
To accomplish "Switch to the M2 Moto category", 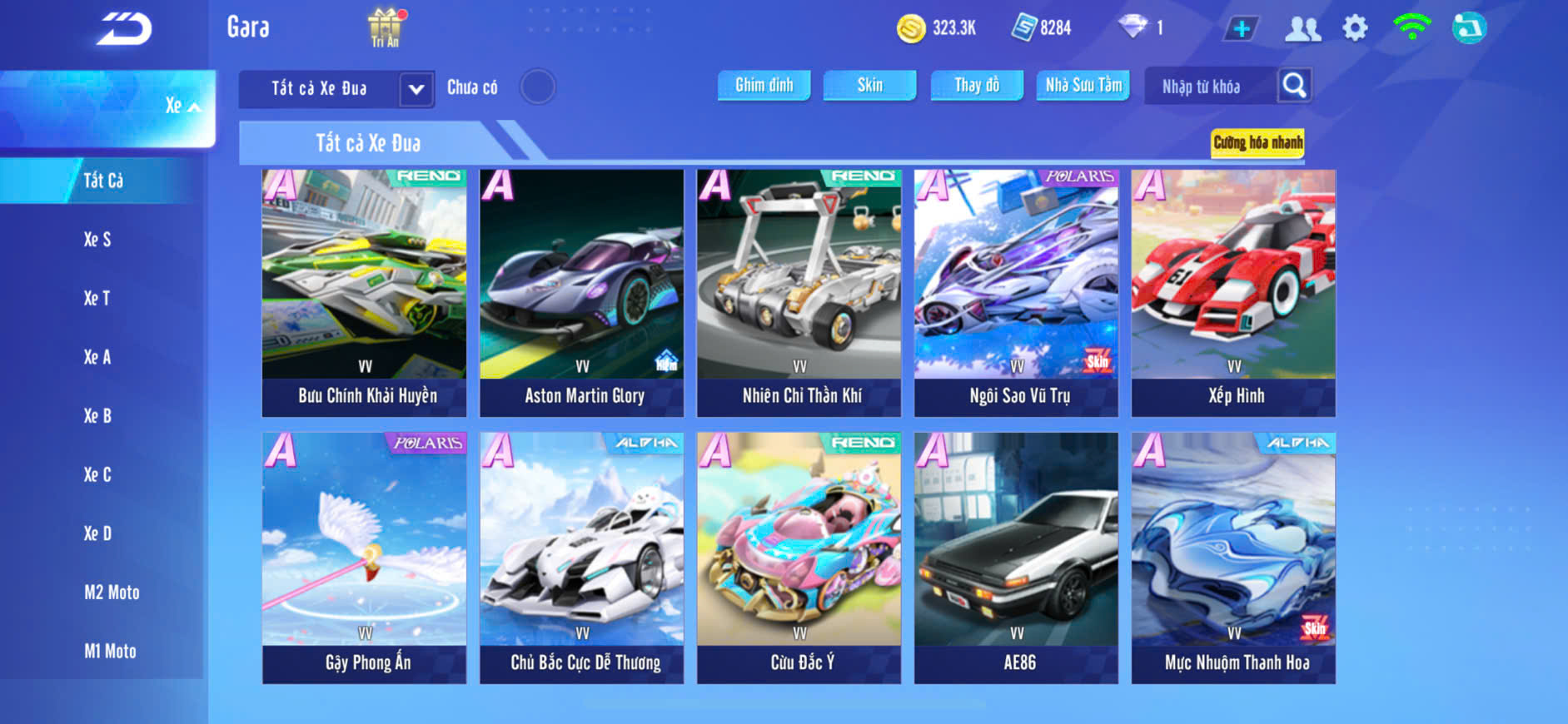I will [112, 593].
